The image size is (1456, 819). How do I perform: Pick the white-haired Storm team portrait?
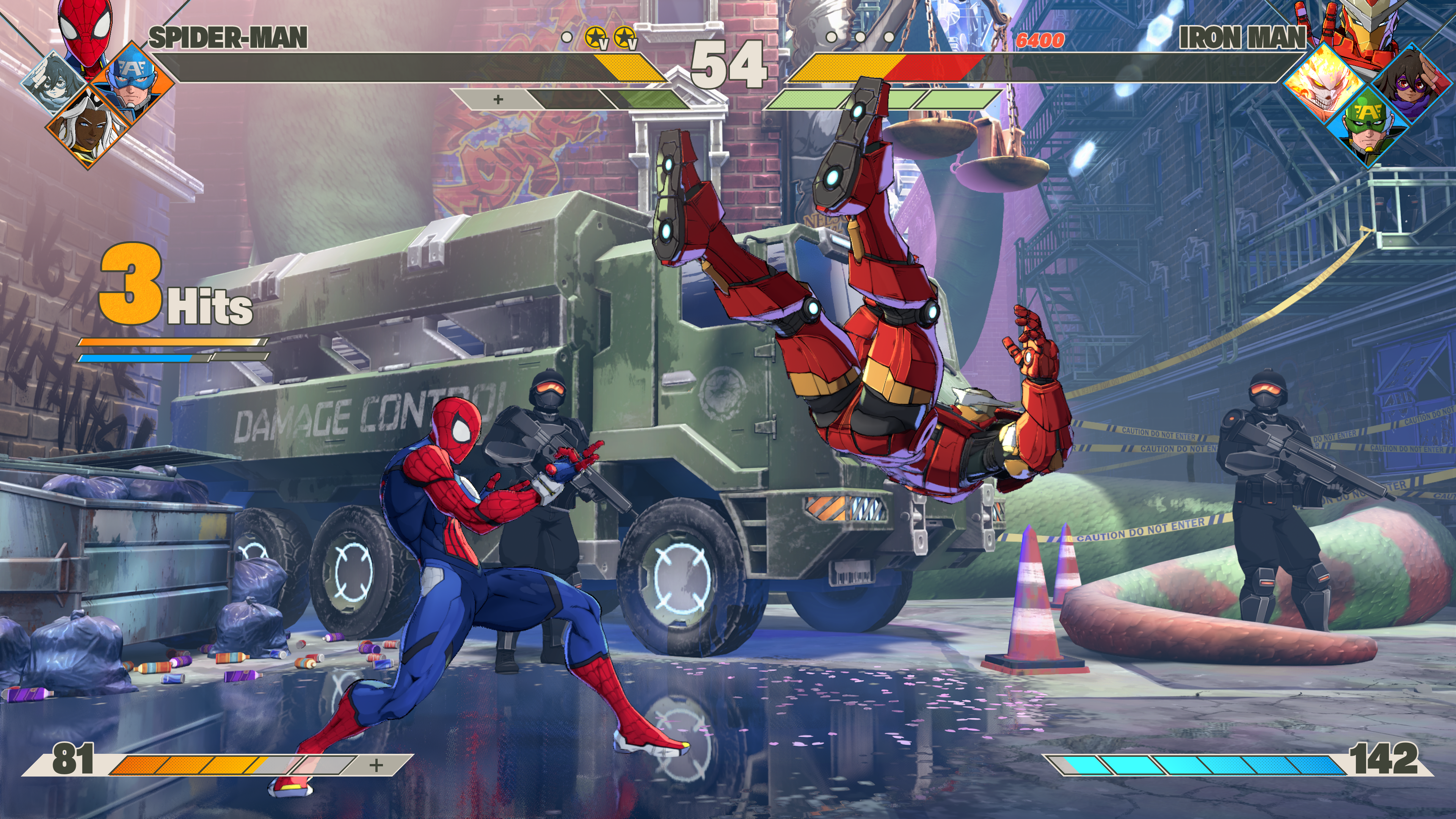tap(88, 128)
